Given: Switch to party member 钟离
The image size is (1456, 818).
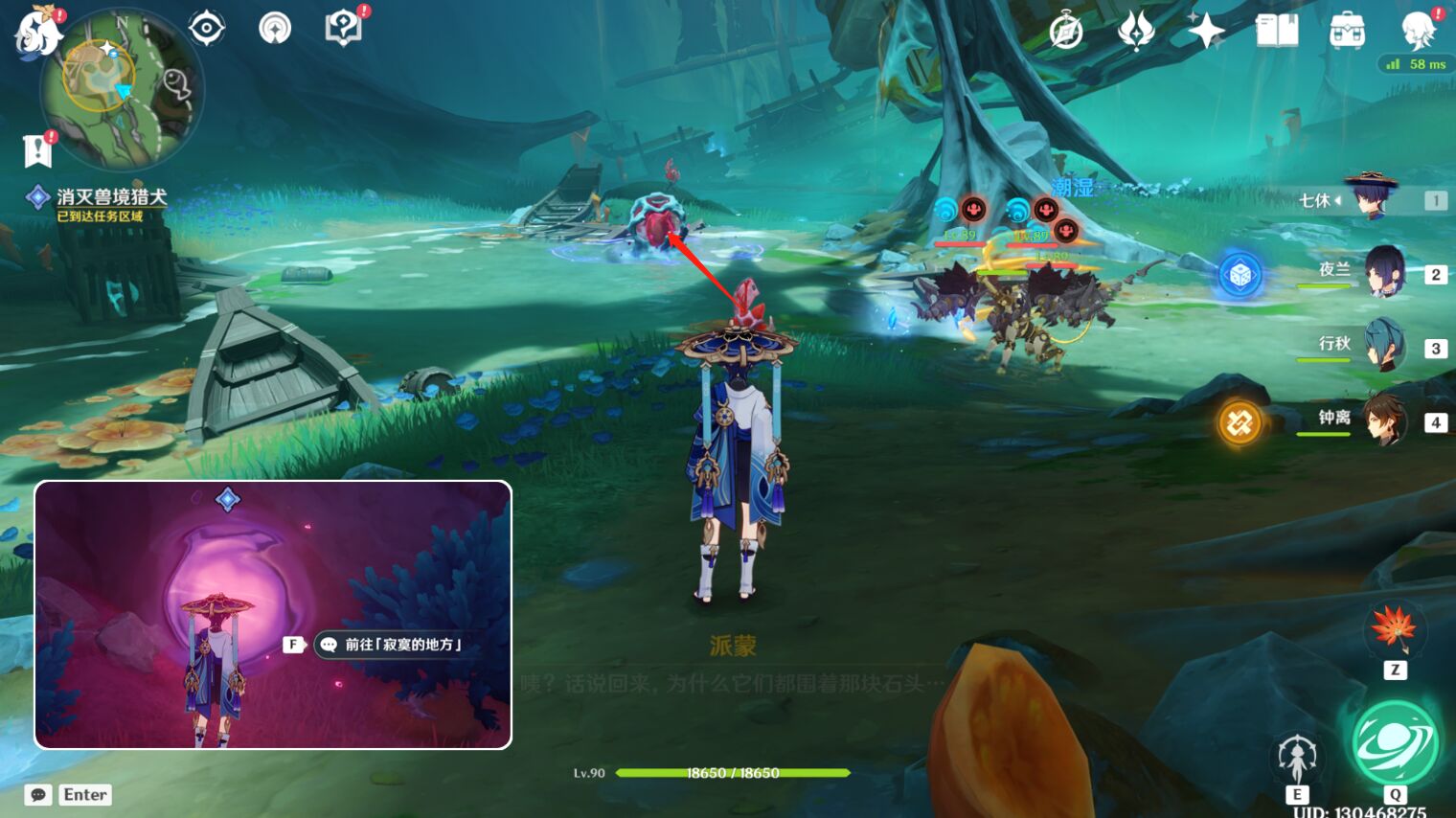Looking at the screenshot, I should (1388, 421).
